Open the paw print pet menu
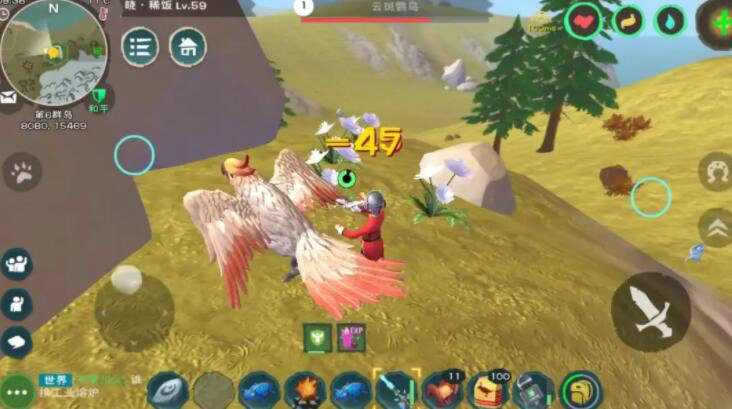This screenshot has height=409, width=732. pos(21,172)
